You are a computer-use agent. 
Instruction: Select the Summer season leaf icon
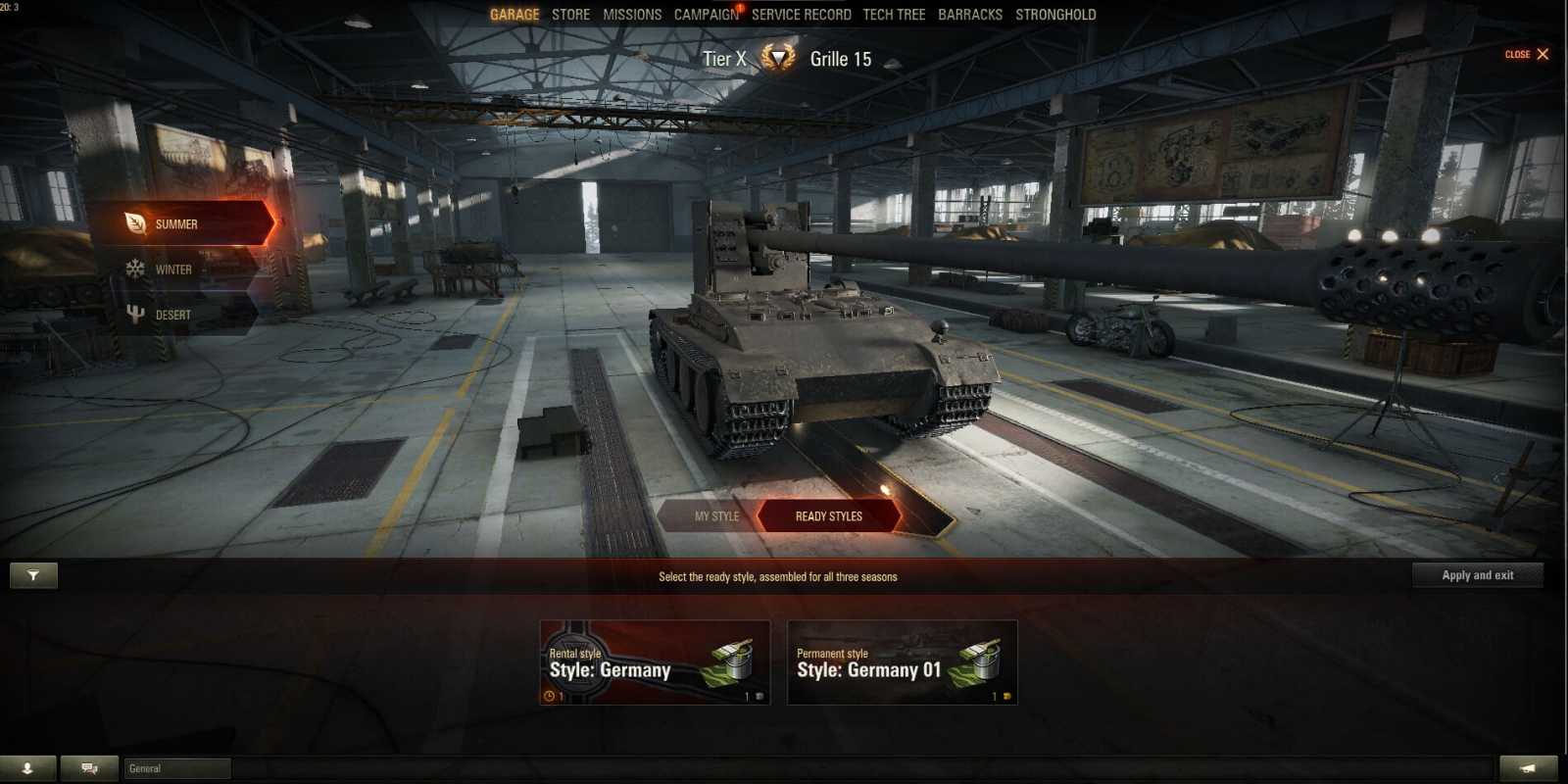click(134, 223)
